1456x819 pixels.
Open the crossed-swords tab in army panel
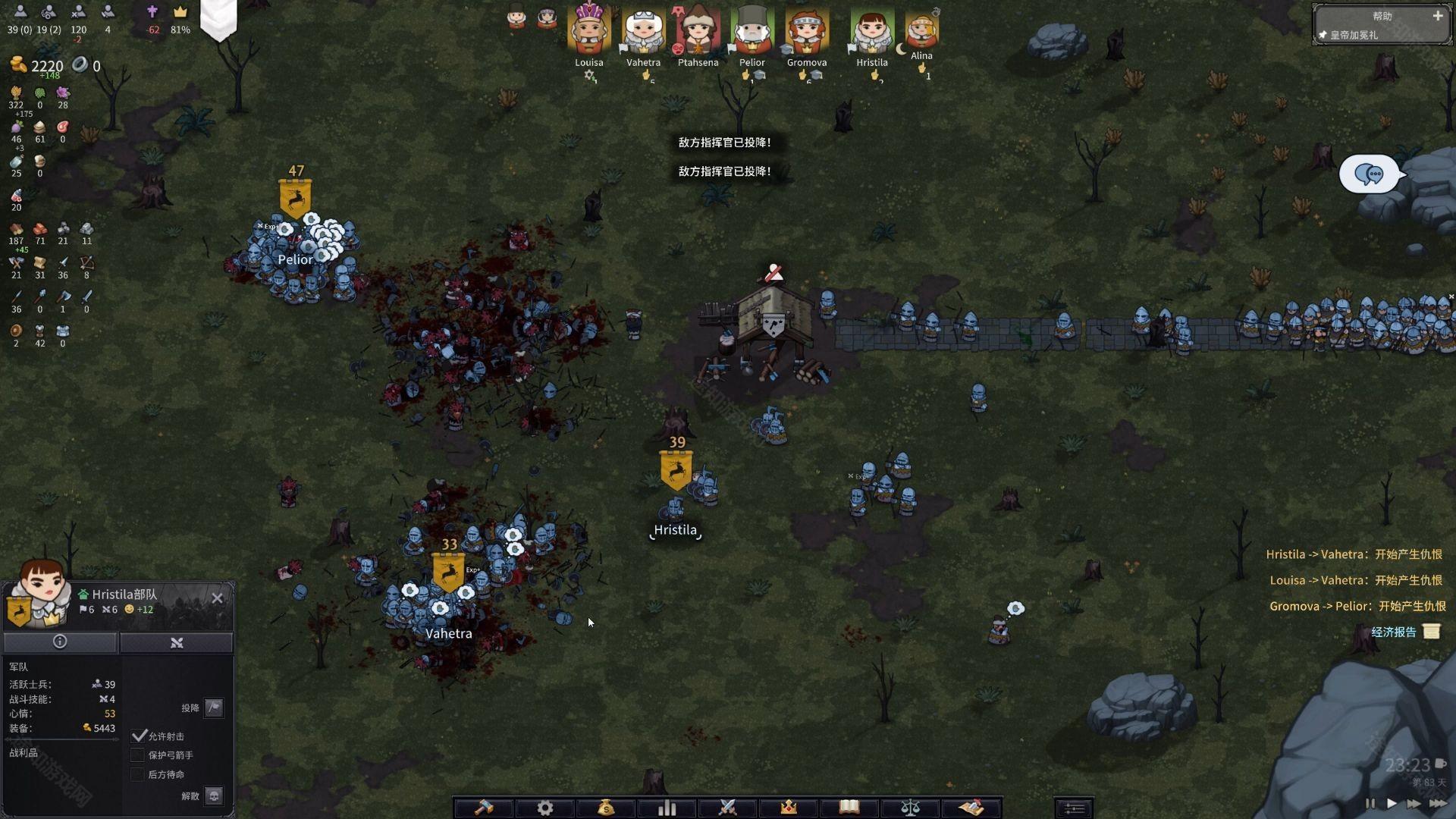tap(177, 642)
